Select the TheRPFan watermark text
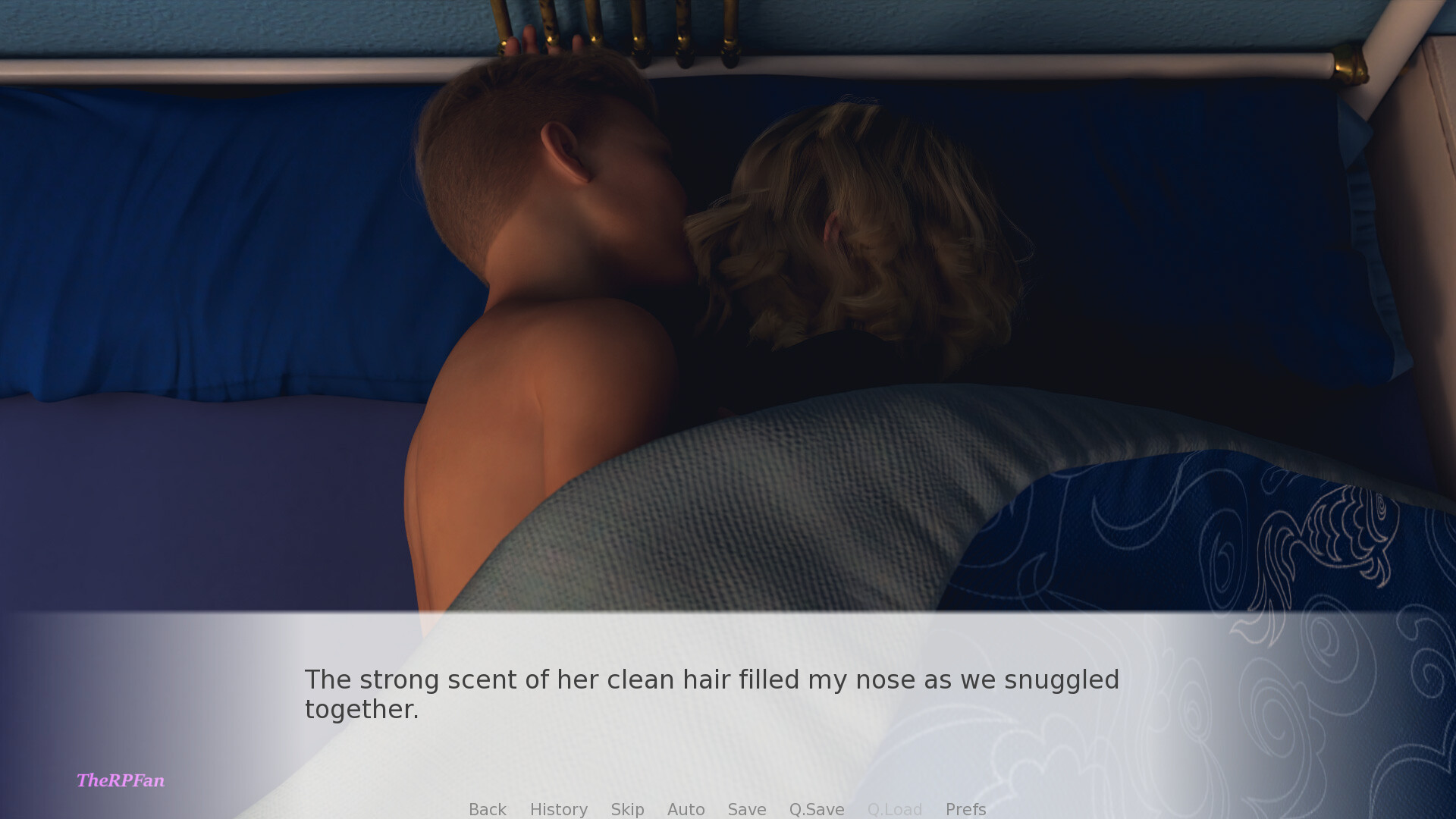The height and width of the screenshot is (819, 1456). point(121,780)
